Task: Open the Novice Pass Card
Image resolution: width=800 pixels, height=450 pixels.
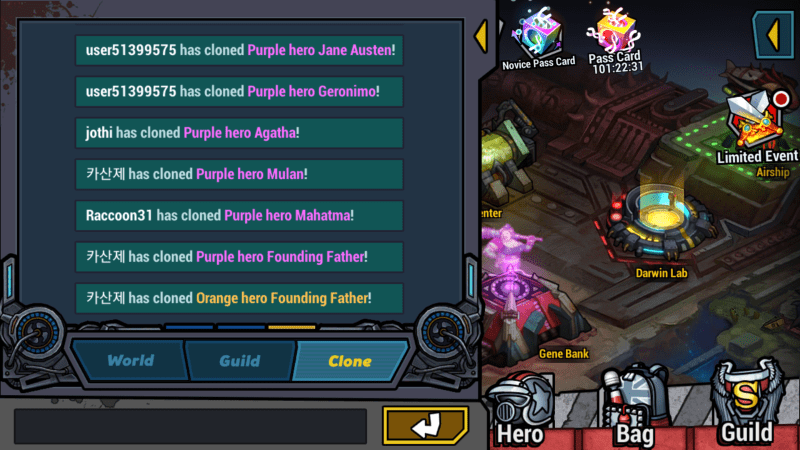Action: [x=538, y=37]
